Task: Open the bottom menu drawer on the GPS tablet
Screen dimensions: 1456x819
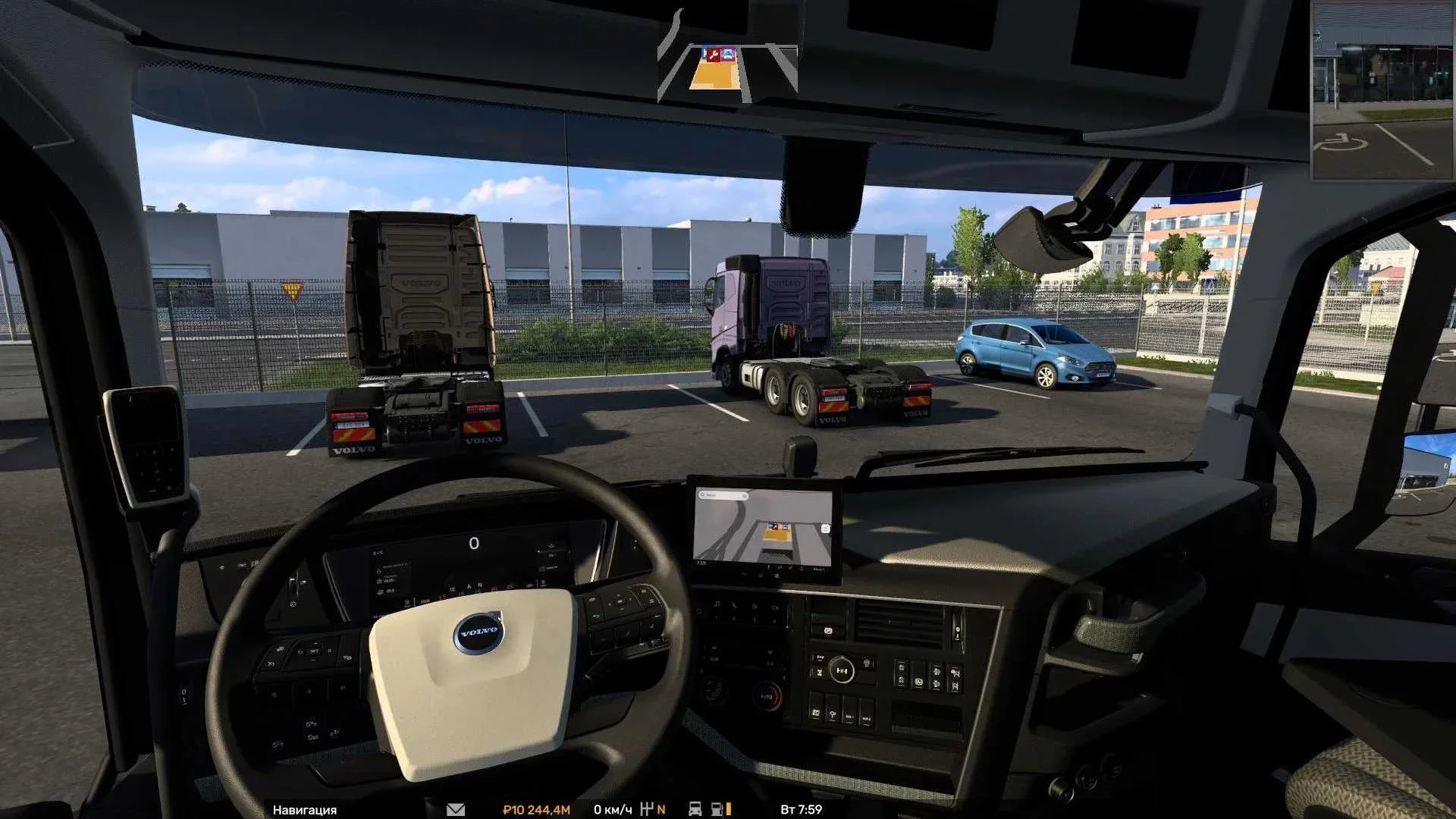Action: 777,574
